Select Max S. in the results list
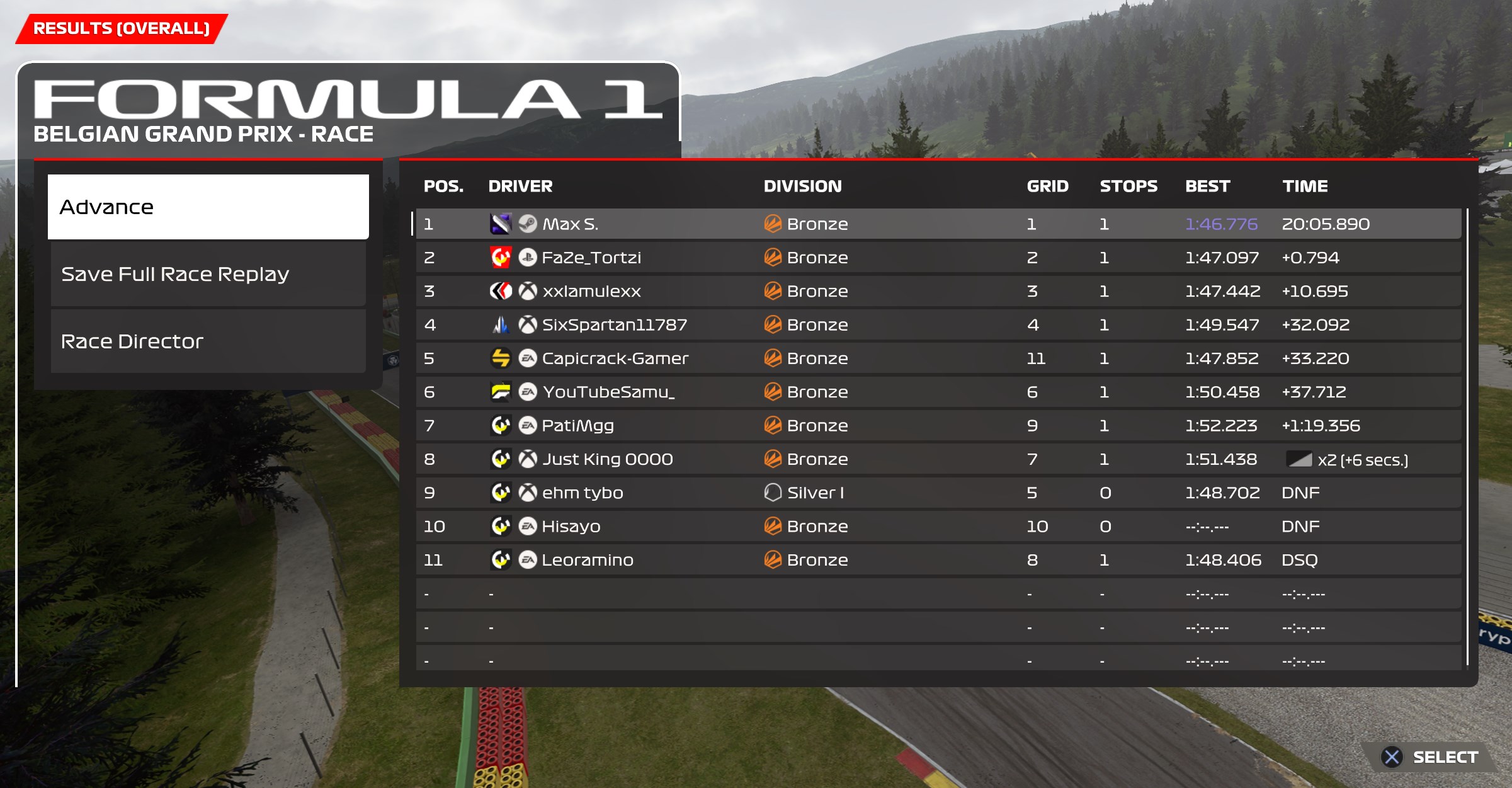Viewport: 1512px width, 788px height. [x=570, y=224]
